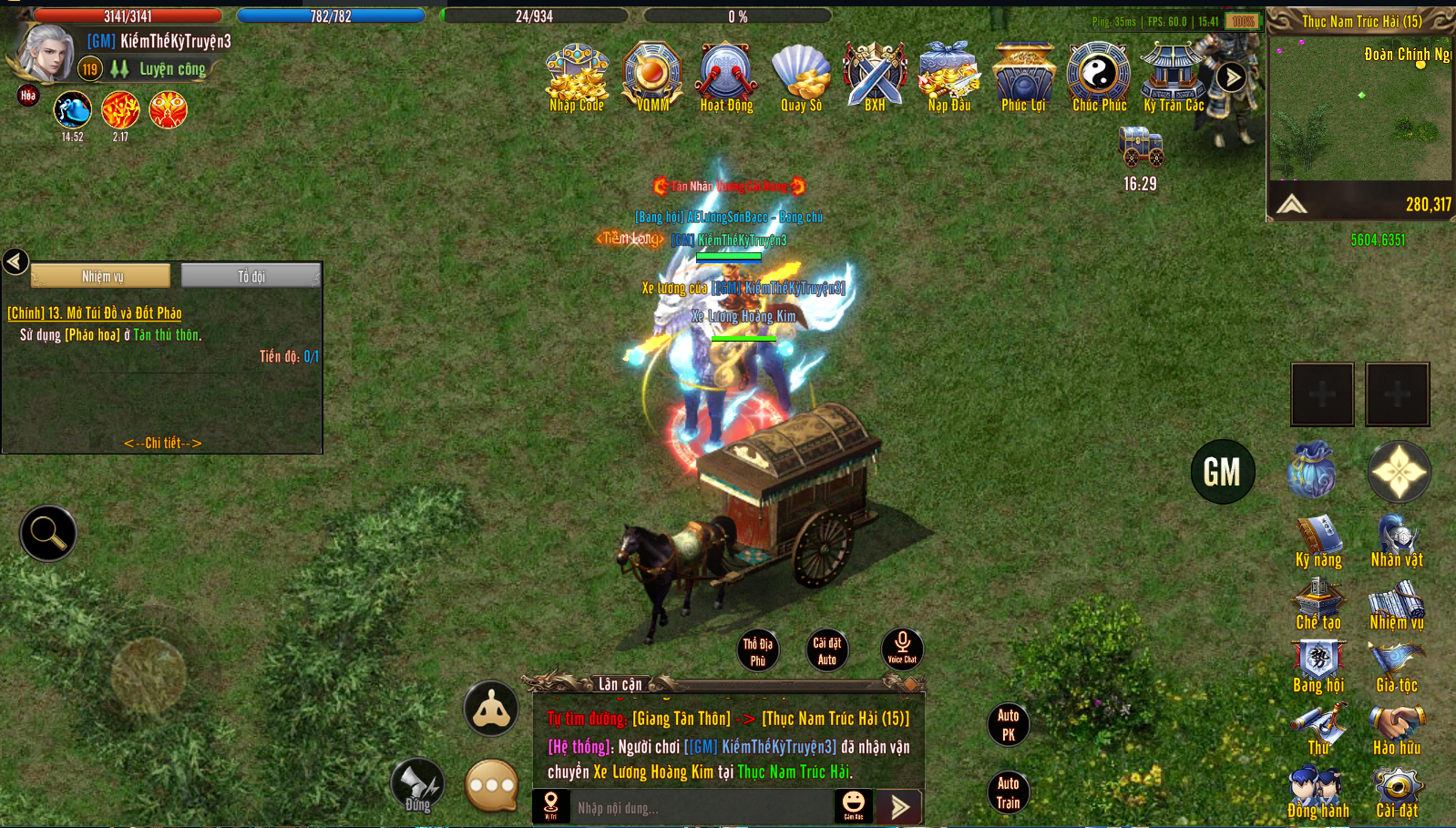1456x828 pixels.
Task: Open the Bang hội guild menu
Action: coord(1318,668)
